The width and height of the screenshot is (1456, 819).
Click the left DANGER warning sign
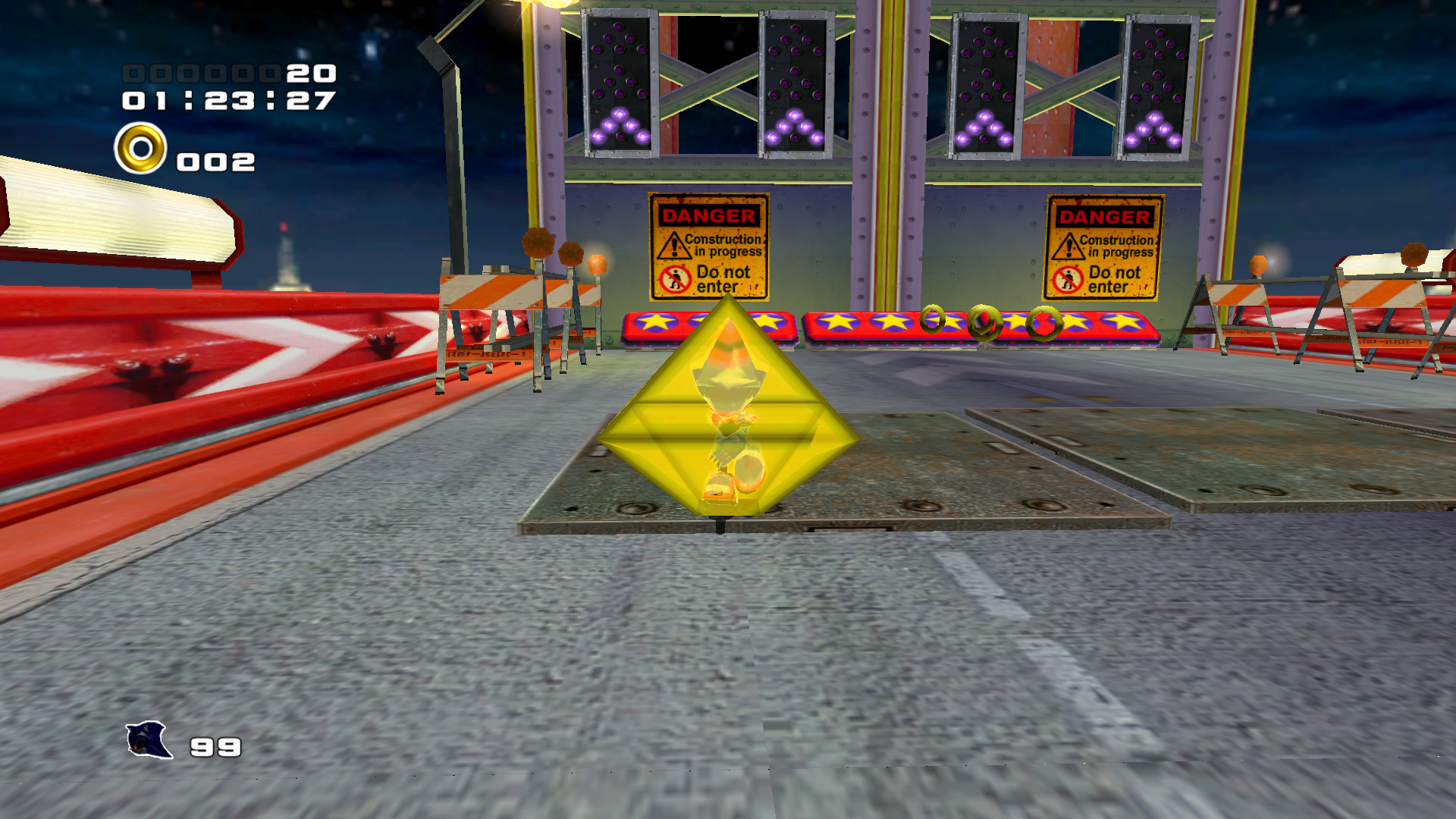tap(708, 245)
